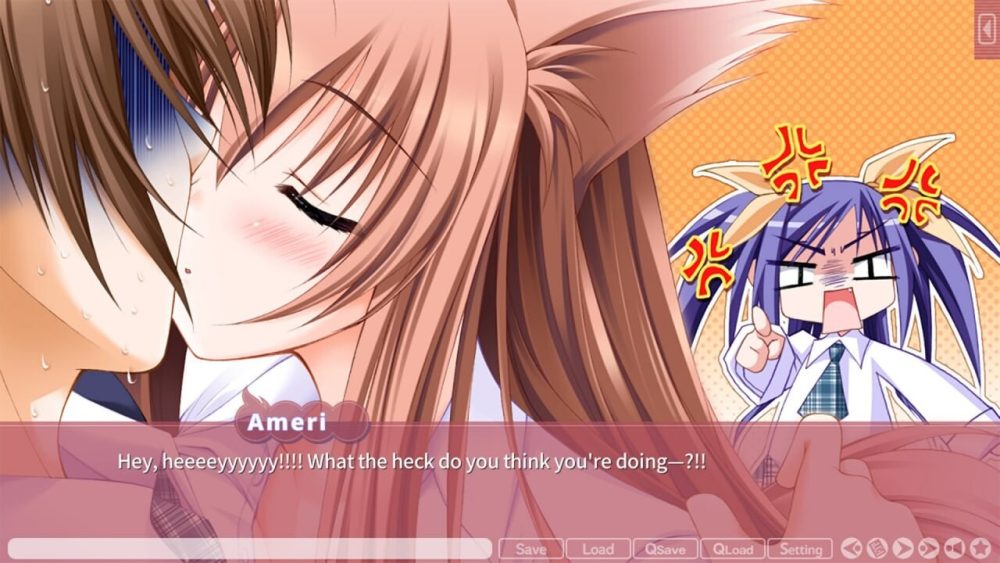Click the star favorite icon
This screenshot has width=1000, height=563.
980,548
